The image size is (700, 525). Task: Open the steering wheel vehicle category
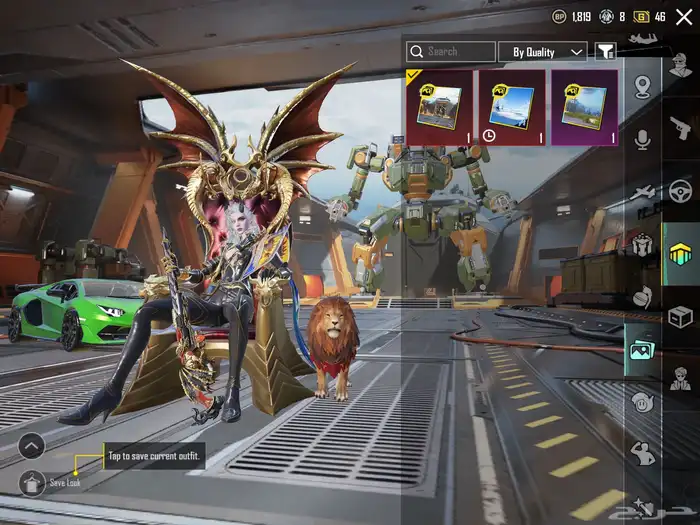click(x=680, y=190)
